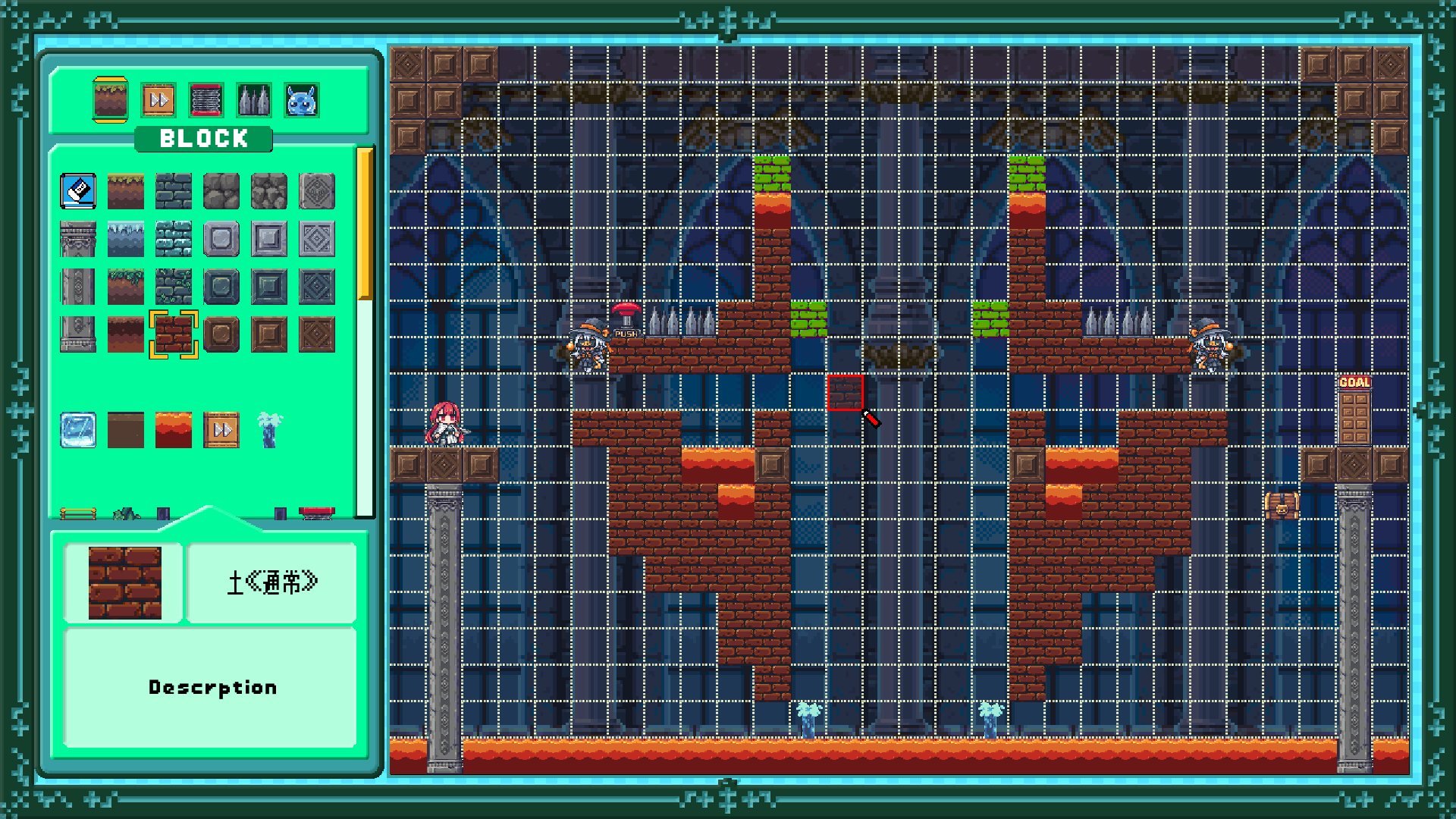
Task: Select the grass-topped dirt block
Action: [126, 191]
